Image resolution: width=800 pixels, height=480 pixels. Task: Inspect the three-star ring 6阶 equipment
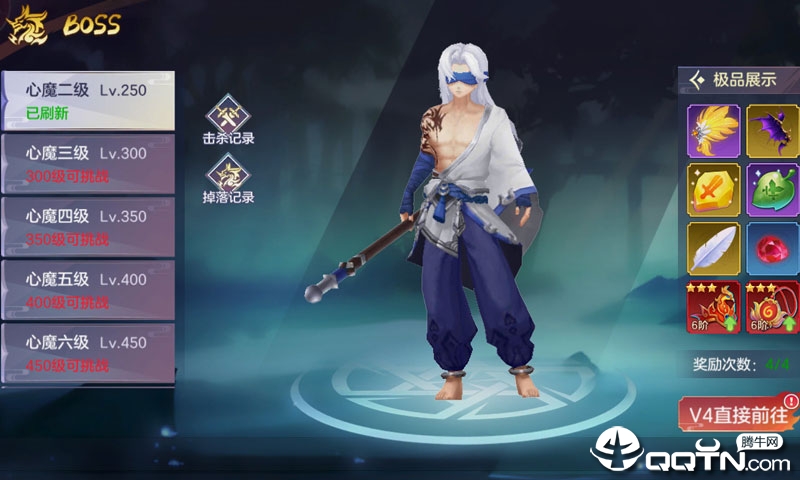[x=771, y=307]
